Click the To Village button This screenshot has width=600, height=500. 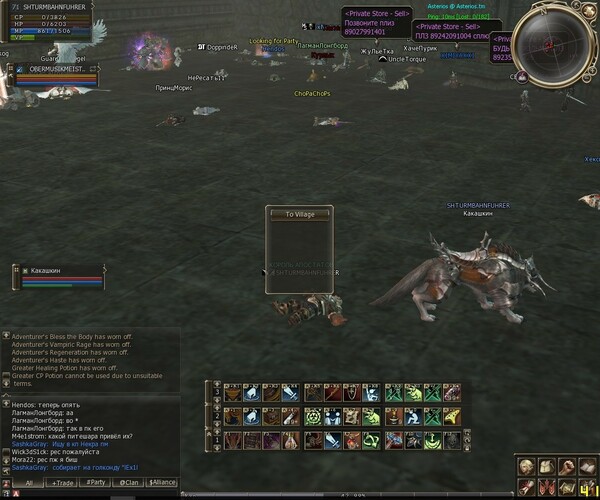[x=300, y=214]
